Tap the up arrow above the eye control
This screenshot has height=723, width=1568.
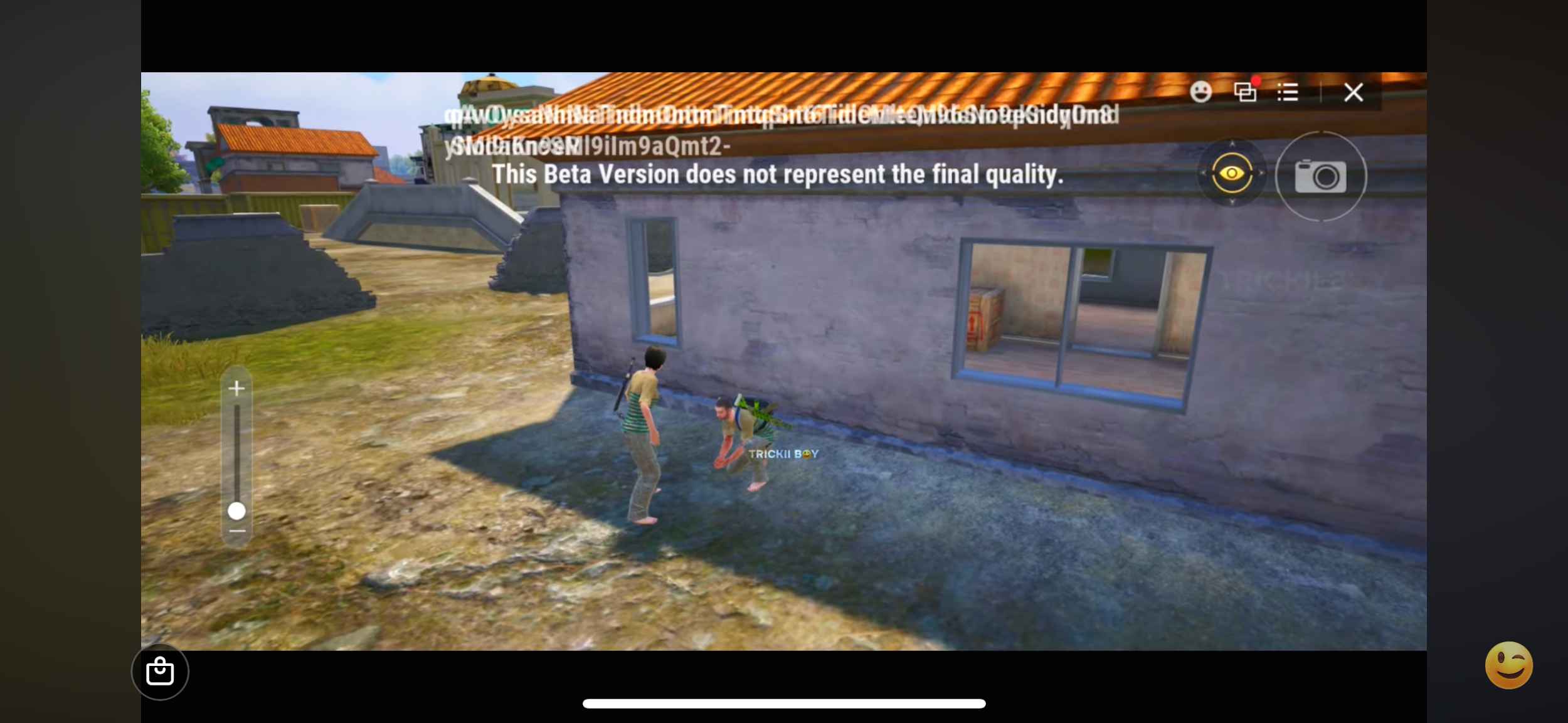[1232, 144]
